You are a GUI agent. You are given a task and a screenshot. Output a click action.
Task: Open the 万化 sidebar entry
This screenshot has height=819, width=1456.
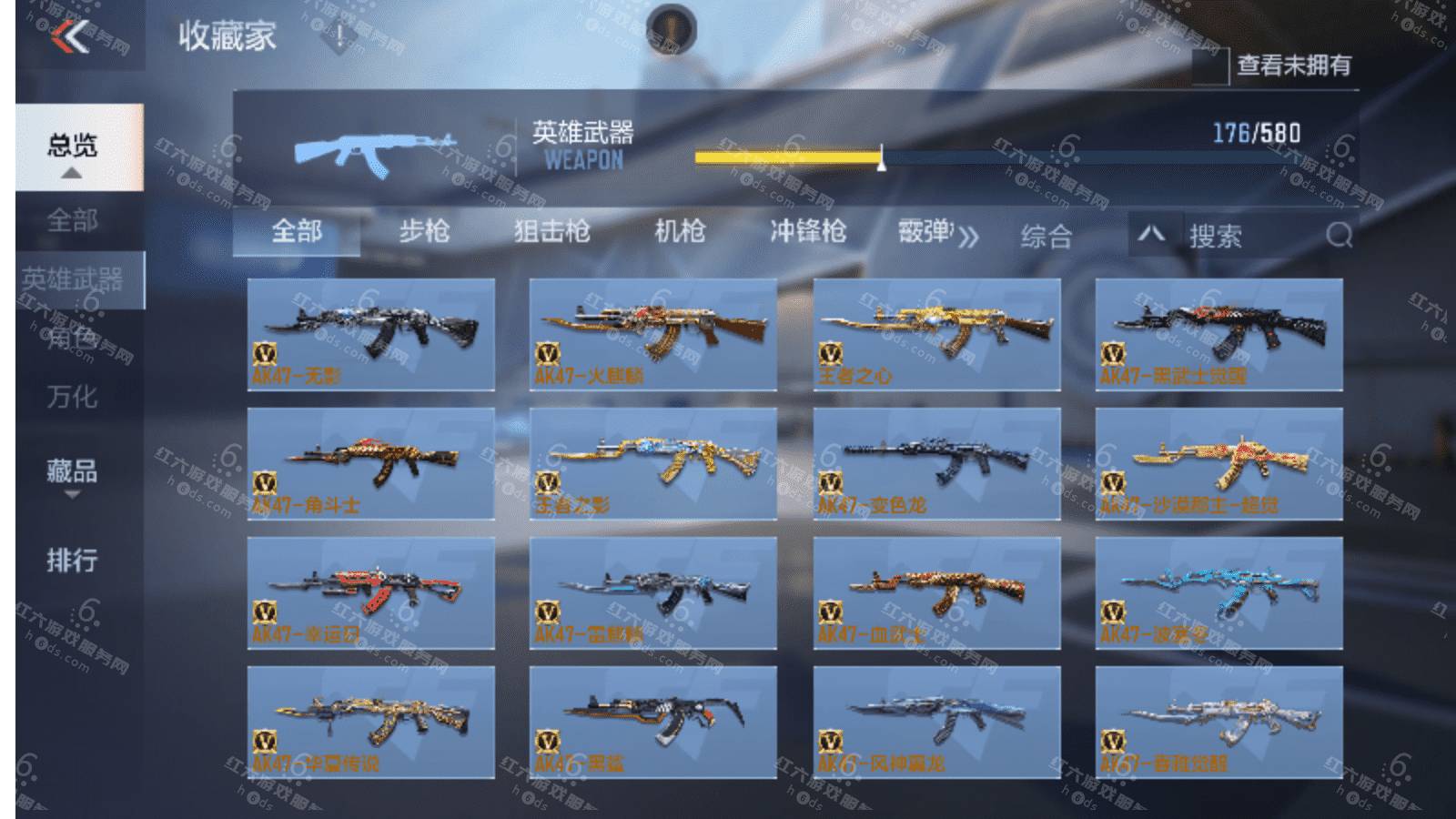73,397
